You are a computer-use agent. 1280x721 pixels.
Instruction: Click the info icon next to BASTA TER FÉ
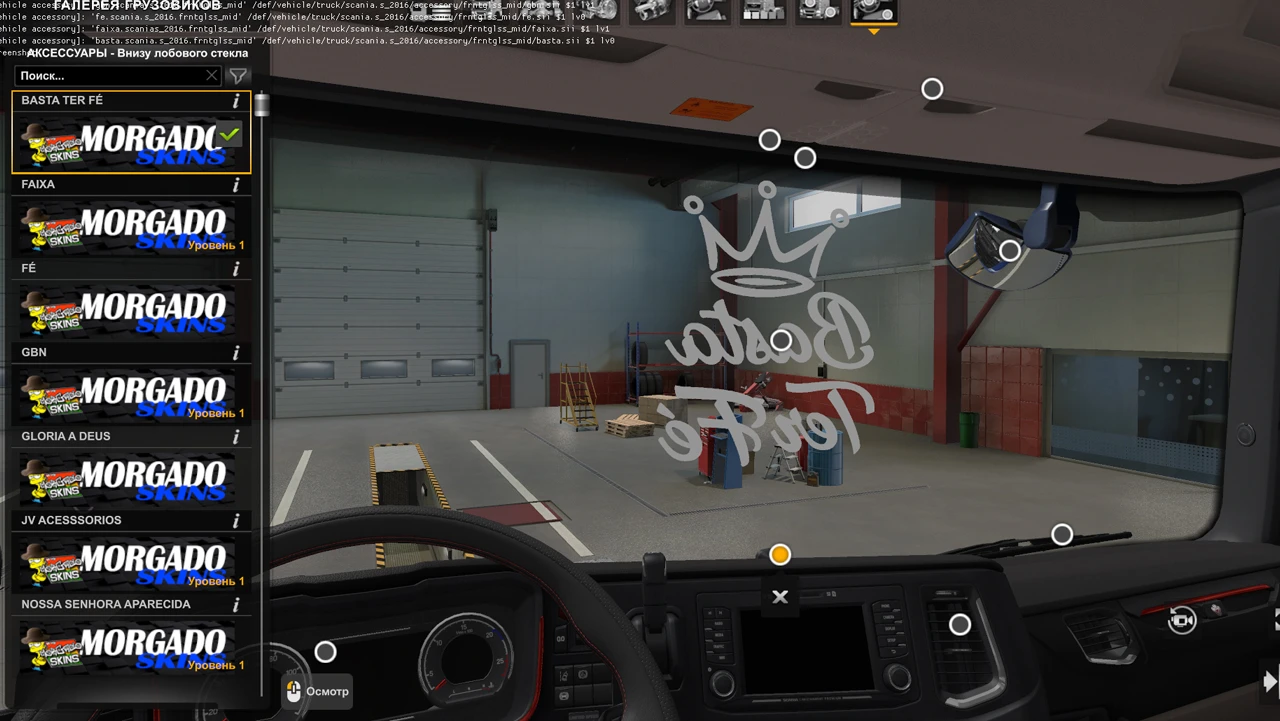[235, 100]
